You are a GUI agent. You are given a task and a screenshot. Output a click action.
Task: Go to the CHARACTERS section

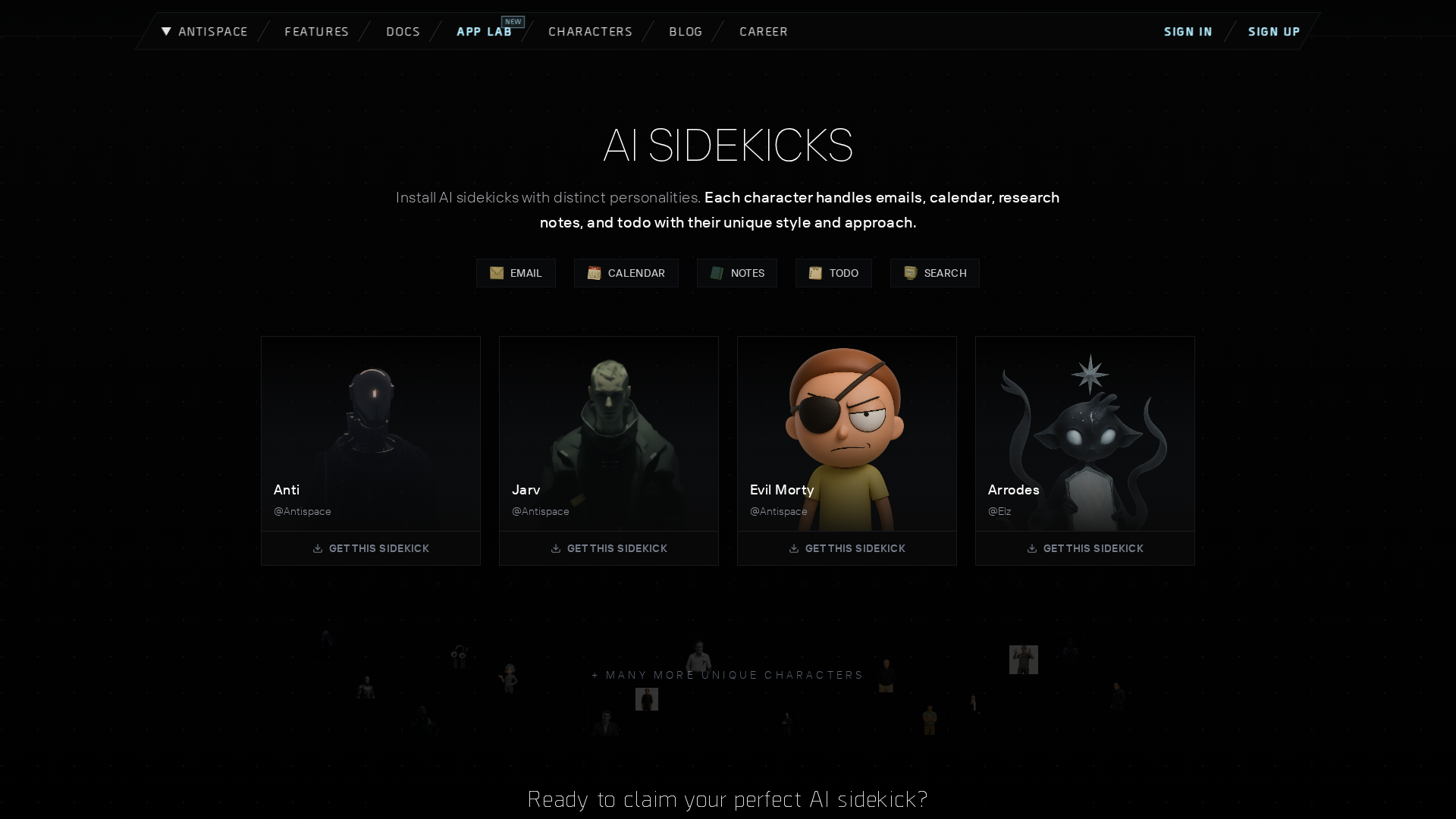pos(590,32)
